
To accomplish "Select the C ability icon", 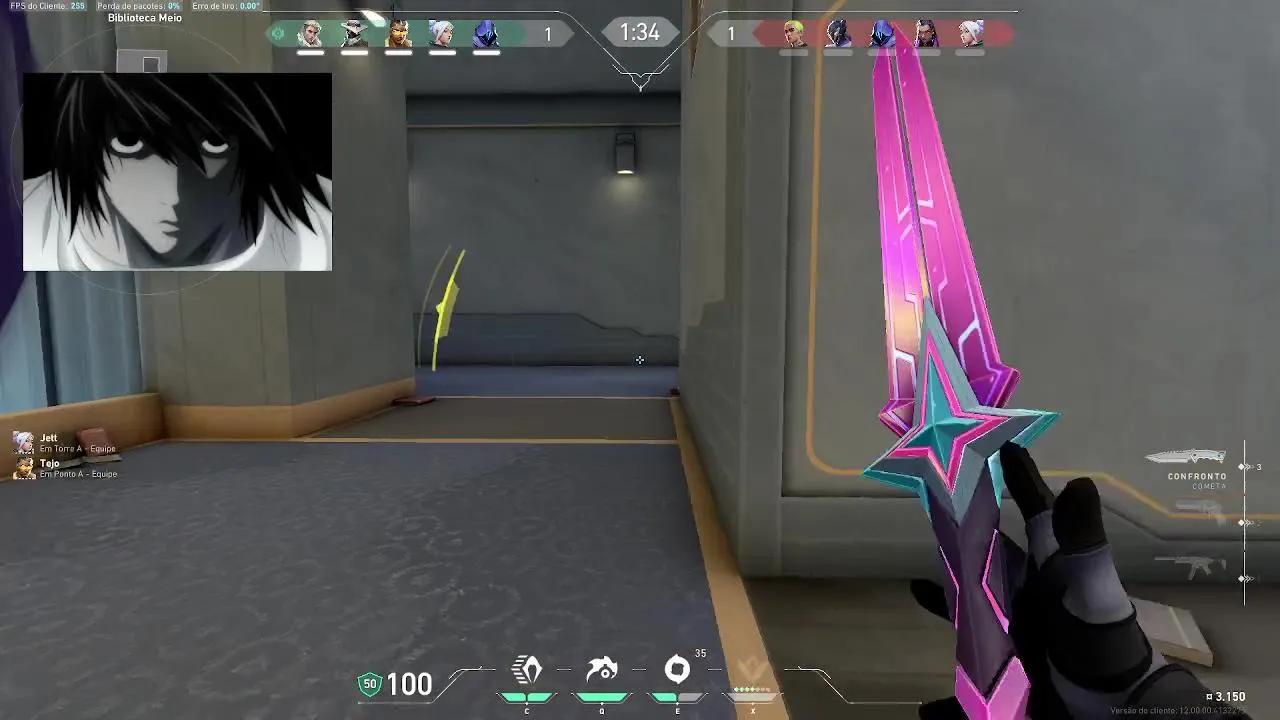I will (x=527, y=670).
